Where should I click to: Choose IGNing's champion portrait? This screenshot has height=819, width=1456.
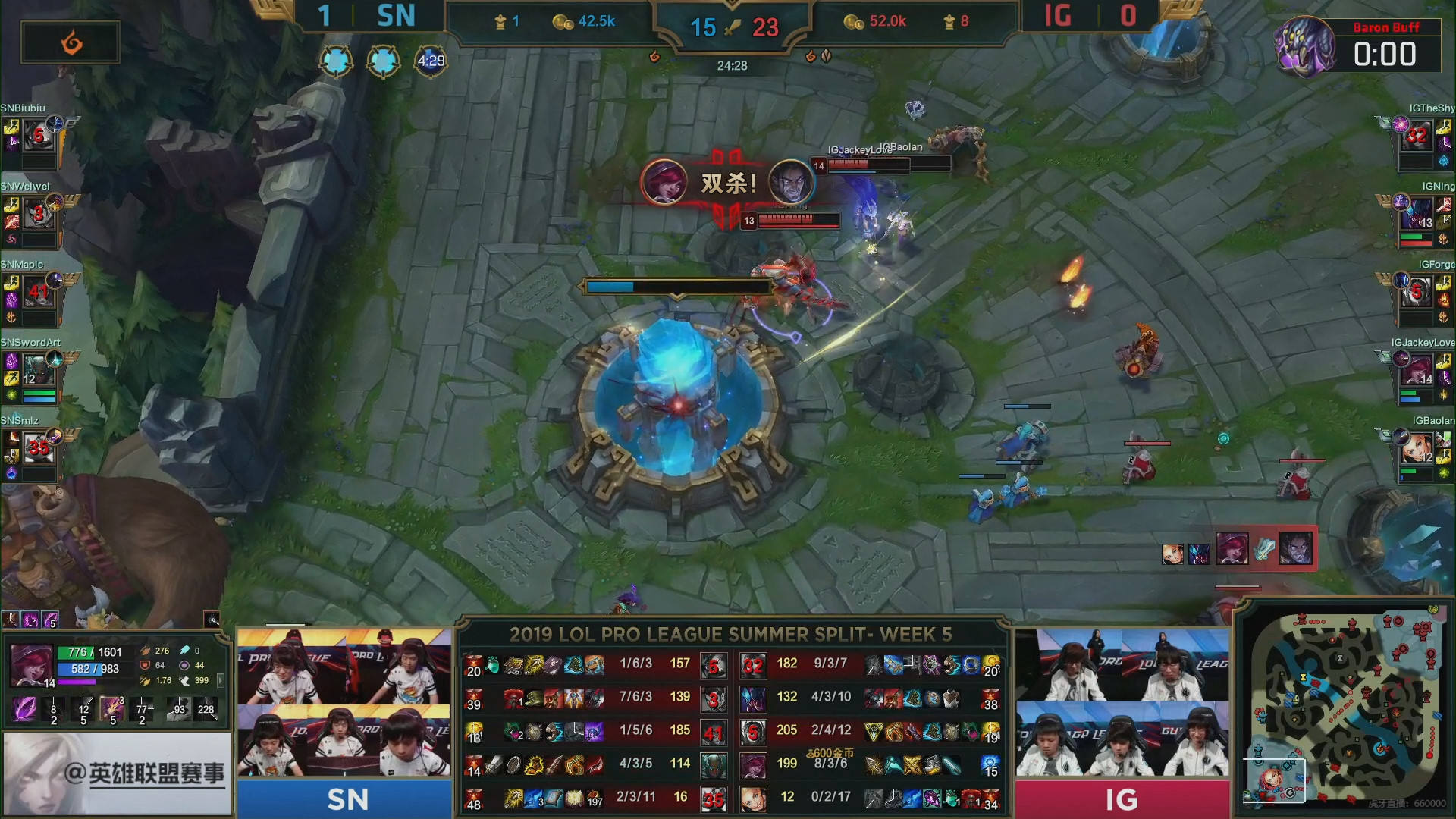point(1416,215)
